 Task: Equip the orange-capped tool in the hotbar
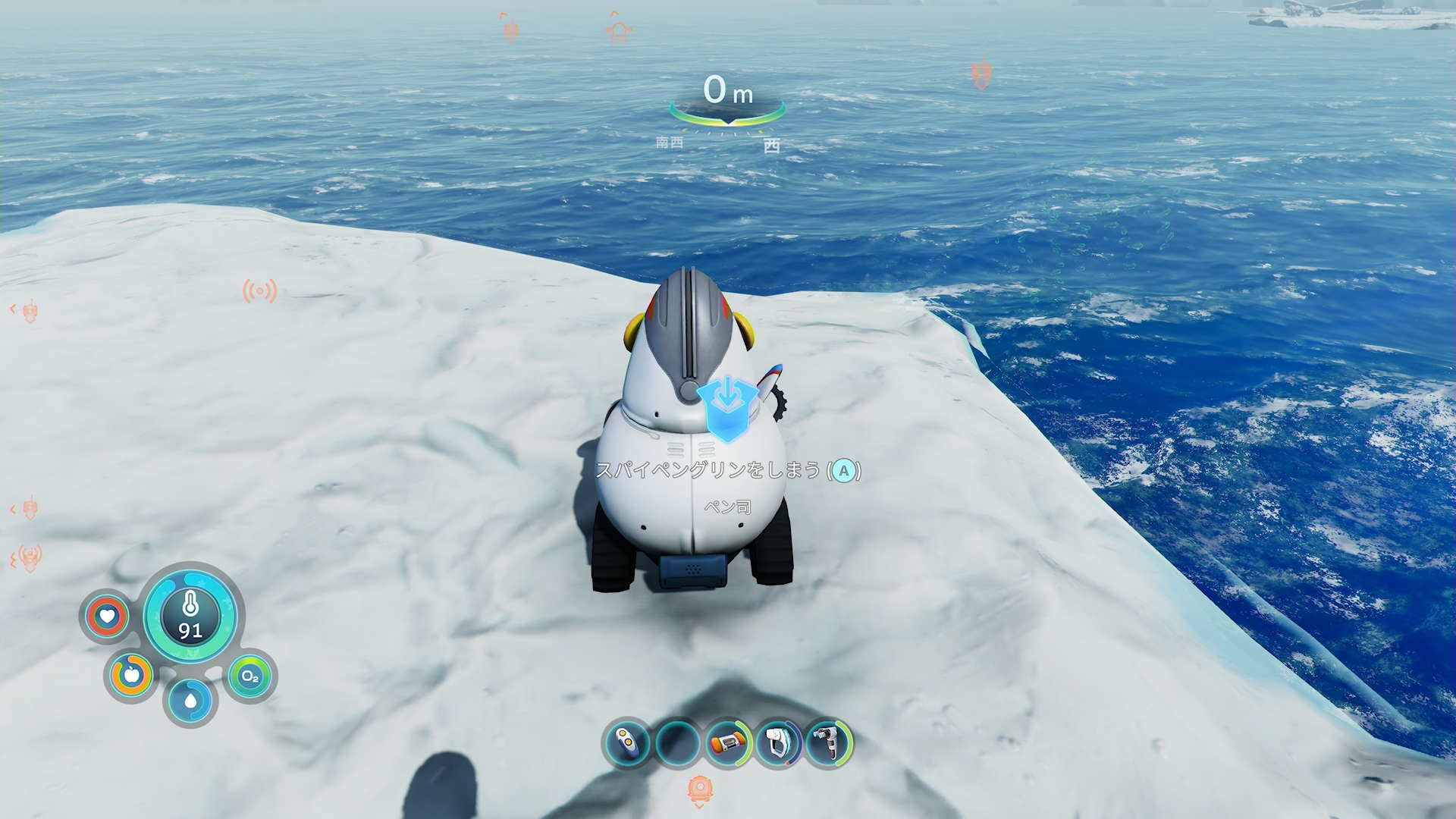click(x=728, y=743)
